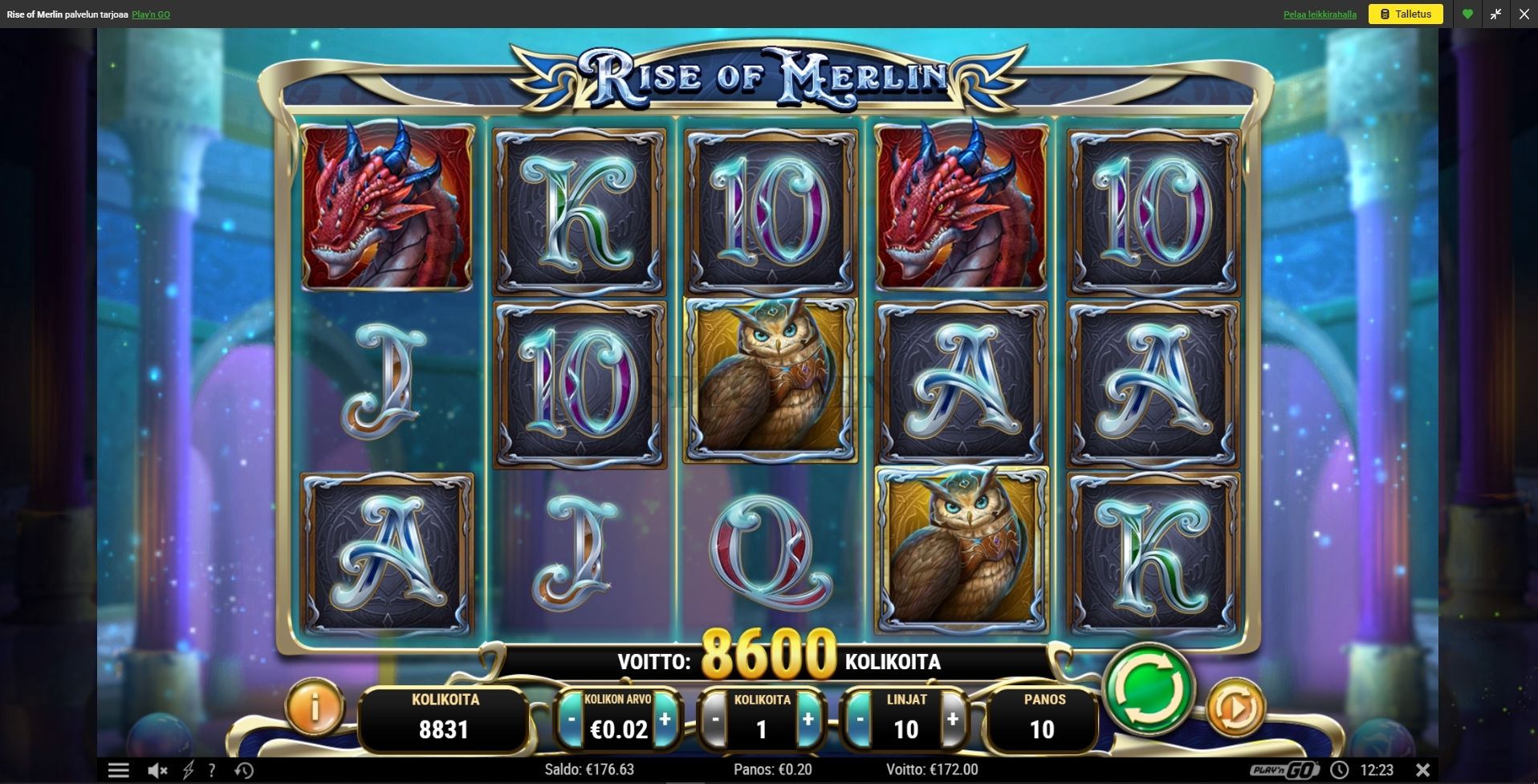Decrease Kolikoita with the minus stepper
This screenshot has height=784, width=1538.
tap(714, 720)
